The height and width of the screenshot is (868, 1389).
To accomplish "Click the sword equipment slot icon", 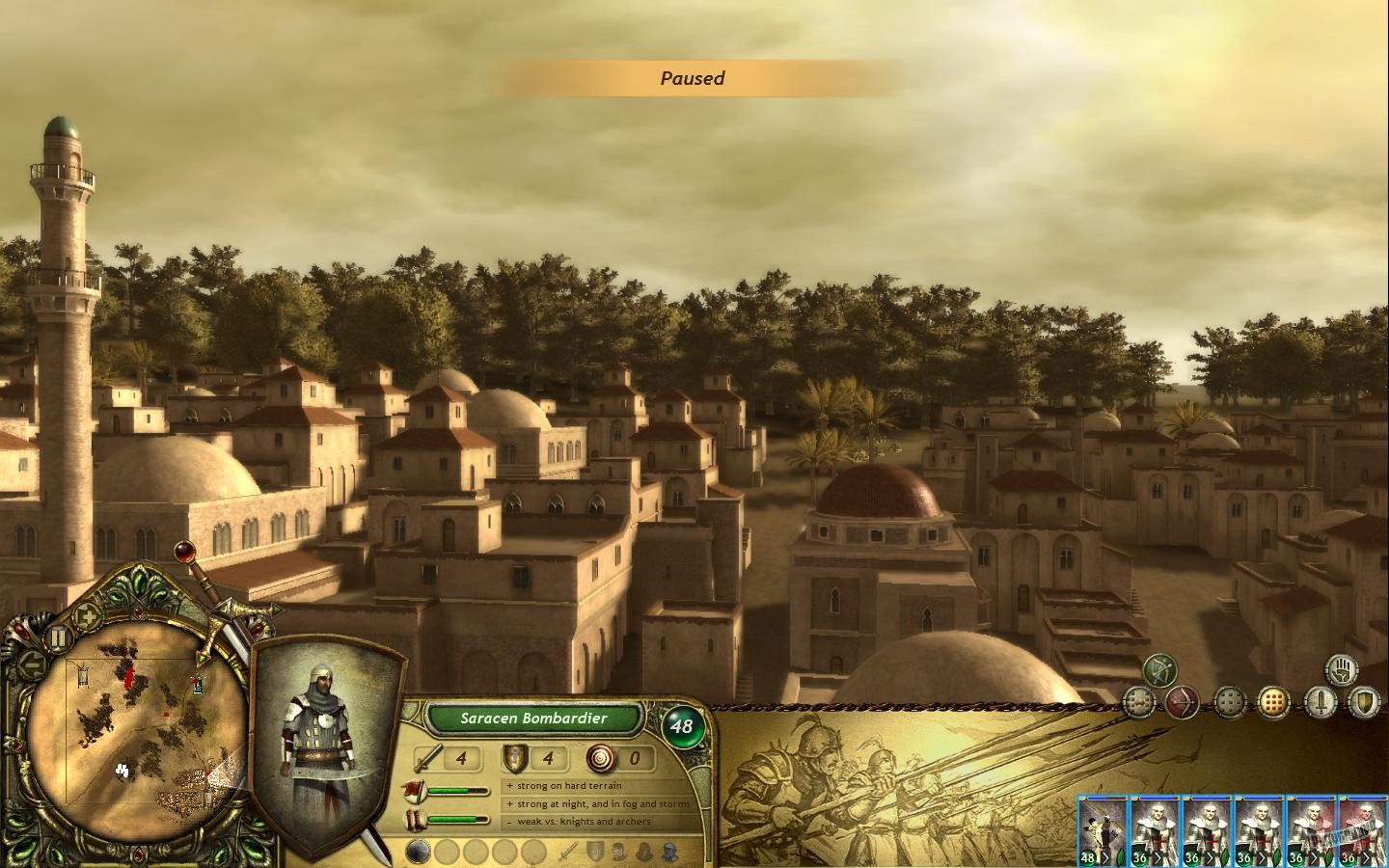I will tap(569, 852).
